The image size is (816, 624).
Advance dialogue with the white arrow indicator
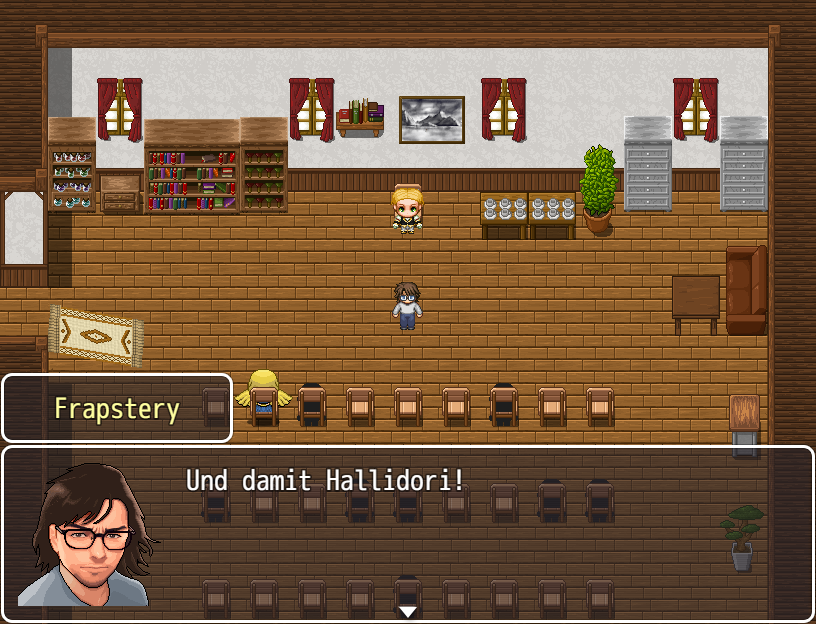(407, 611)
